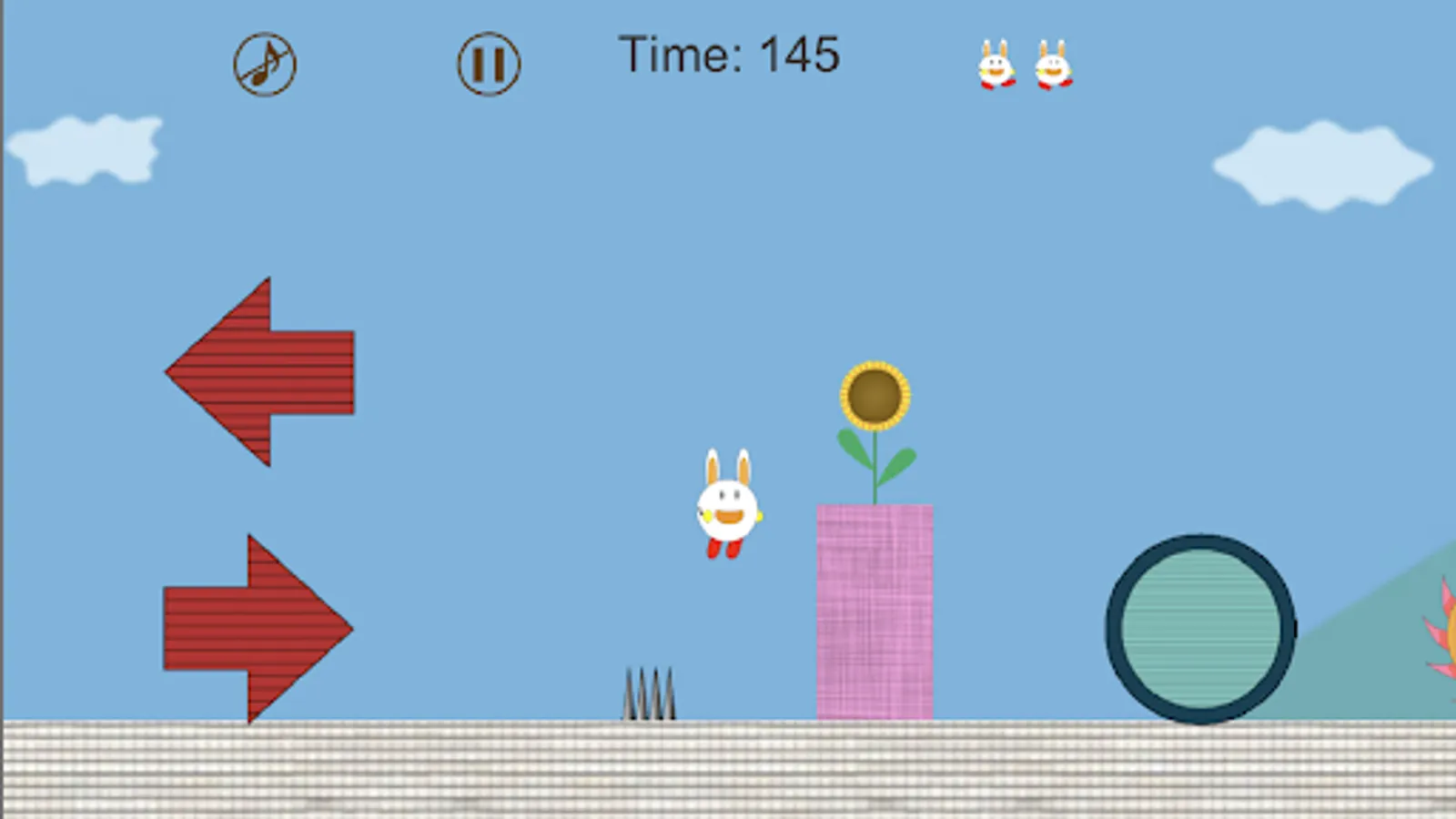Click the Time: 145 counter
Image resolution: width=1456 pixels, height=819 pixels.
728,55
